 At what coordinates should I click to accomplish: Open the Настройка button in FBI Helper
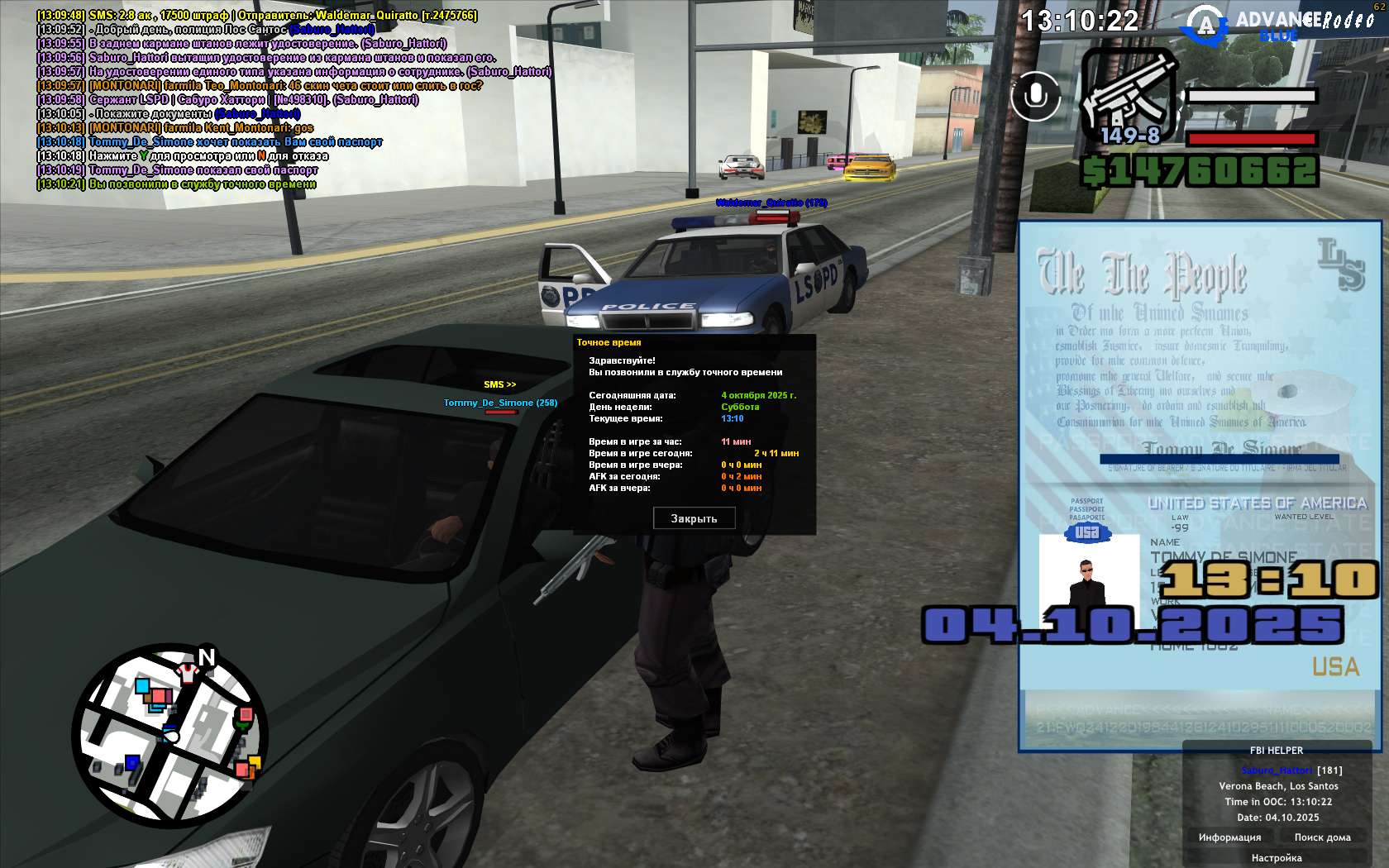[x=1276, y=858]
